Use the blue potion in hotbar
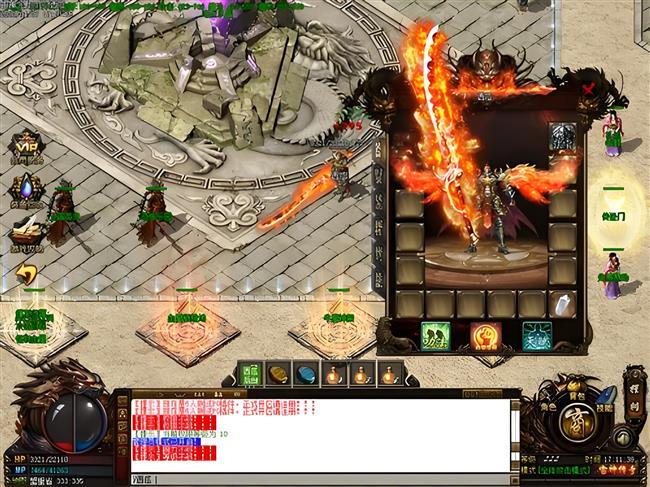The height and width of the screenshot is (487, 650). 307,373
